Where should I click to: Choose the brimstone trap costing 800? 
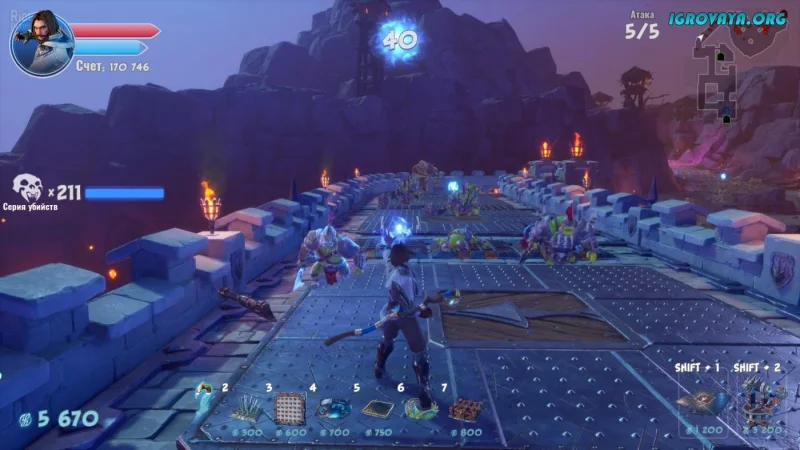[x=466, y=408]
